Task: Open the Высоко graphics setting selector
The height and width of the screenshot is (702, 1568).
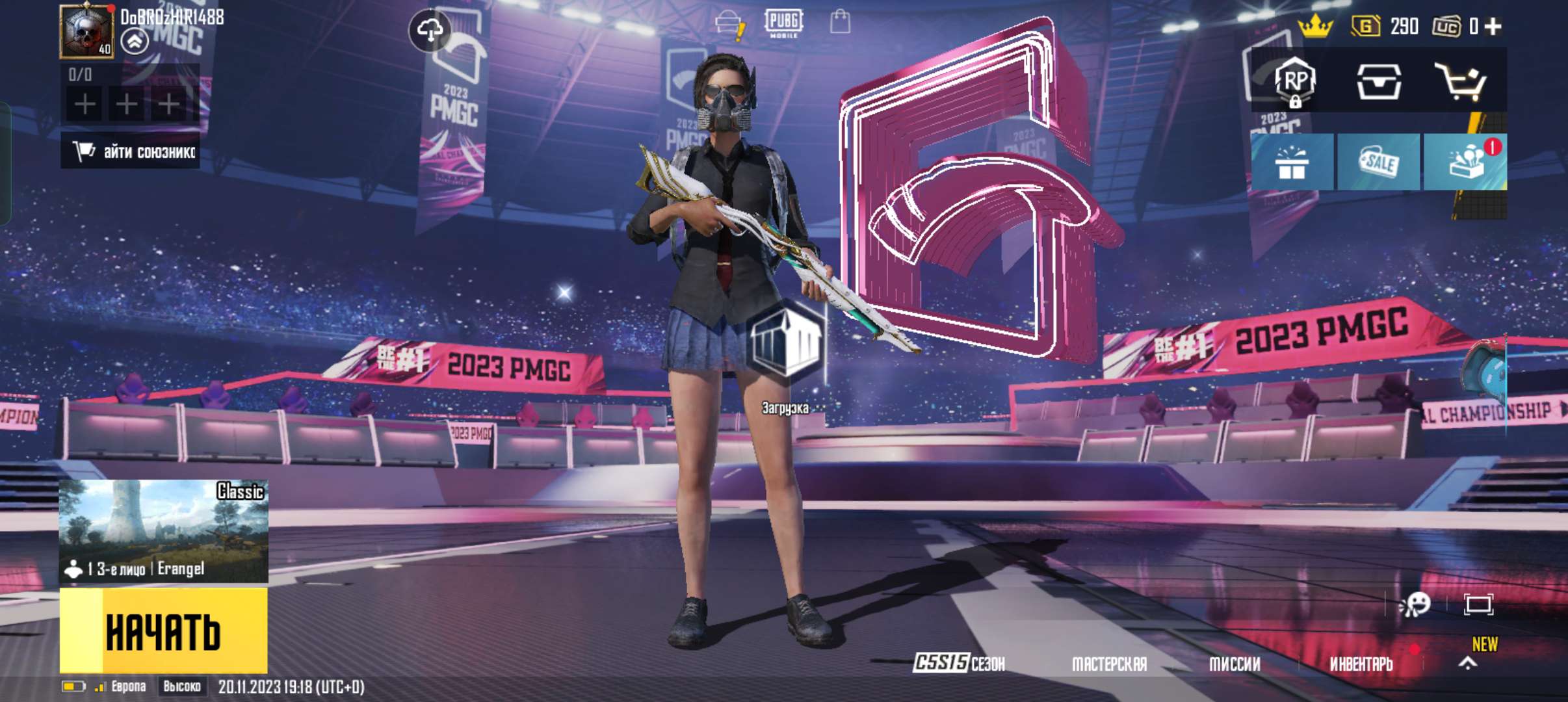Action: [181, 685]
